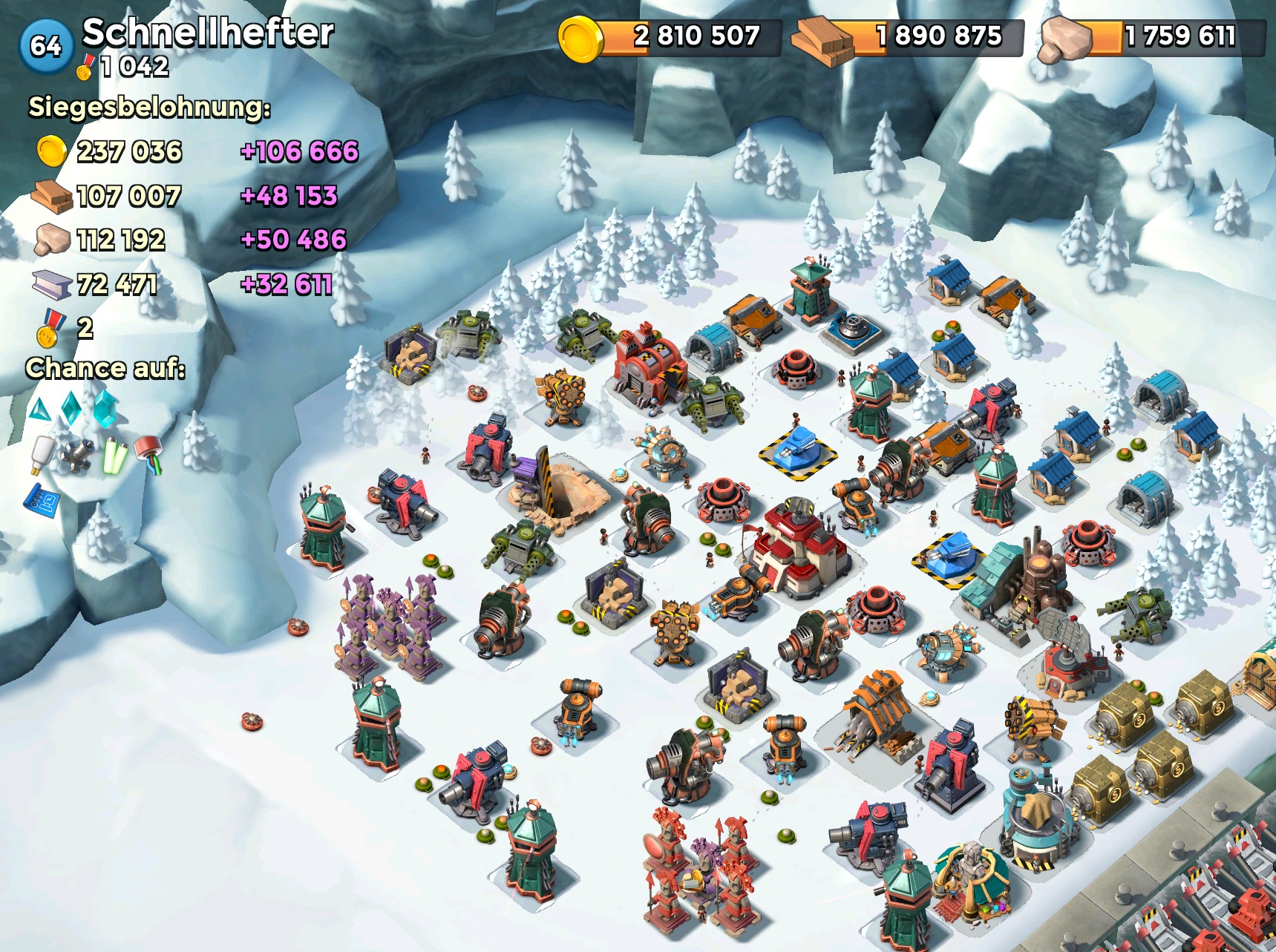Click the metal gear shaft part icon
Viewport: 1276px width, 952px height.
[x=77, y=456]
